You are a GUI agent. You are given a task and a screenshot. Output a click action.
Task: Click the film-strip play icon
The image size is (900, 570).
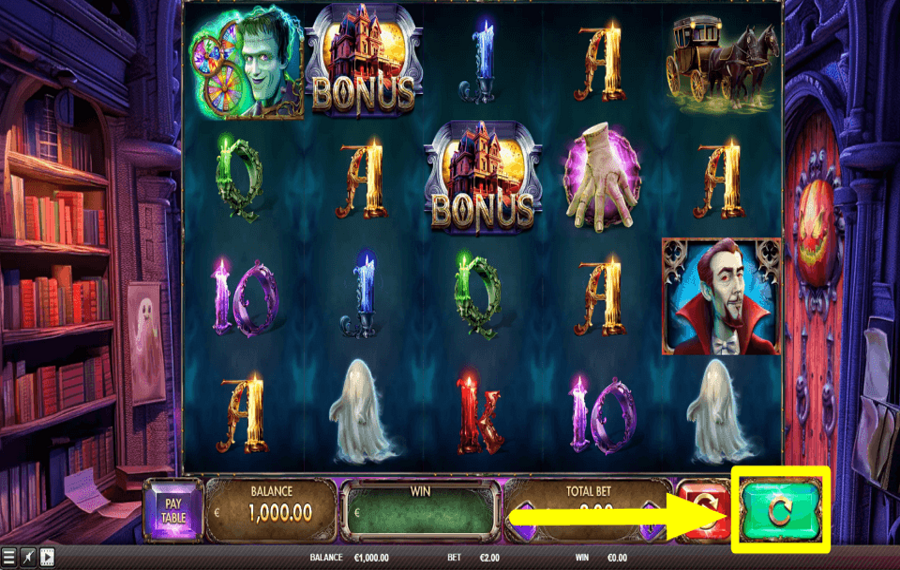pyautogui.click(x=47, y=558)
